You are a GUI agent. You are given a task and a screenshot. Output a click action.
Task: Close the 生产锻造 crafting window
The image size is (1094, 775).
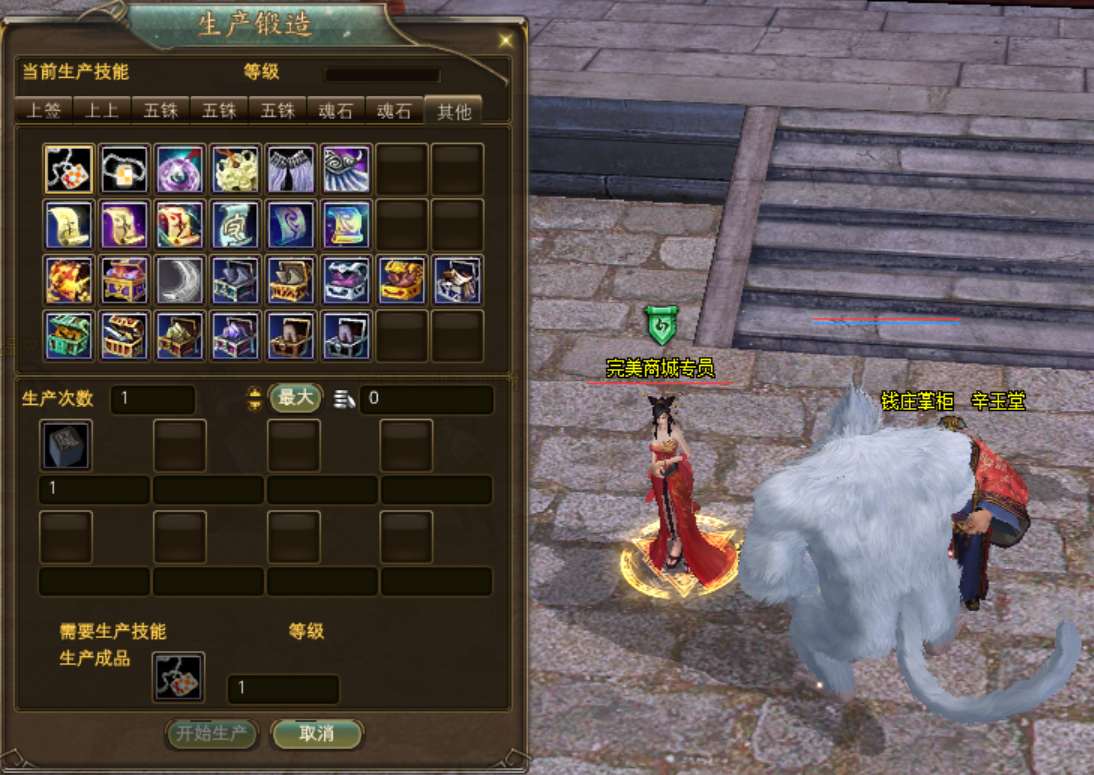[506, 40]
